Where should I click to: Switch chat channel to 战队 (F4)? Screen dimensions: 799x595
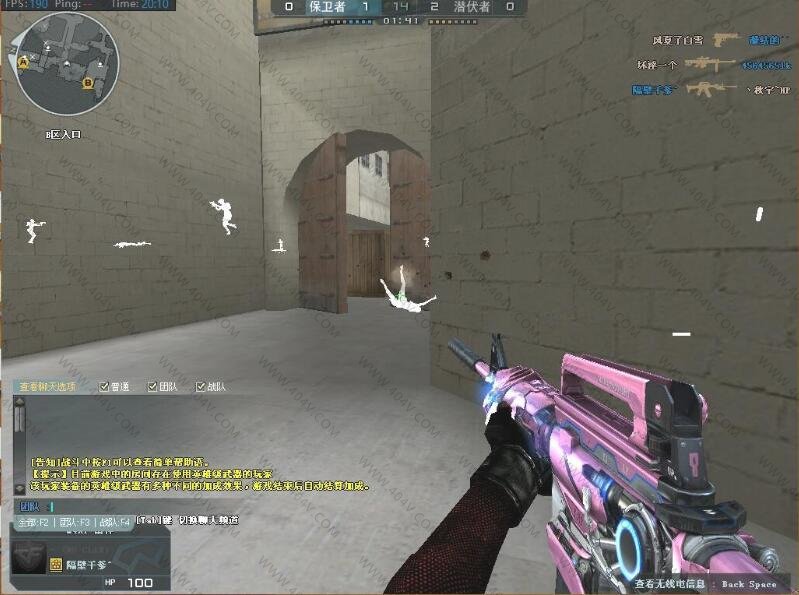click(113, 521)
